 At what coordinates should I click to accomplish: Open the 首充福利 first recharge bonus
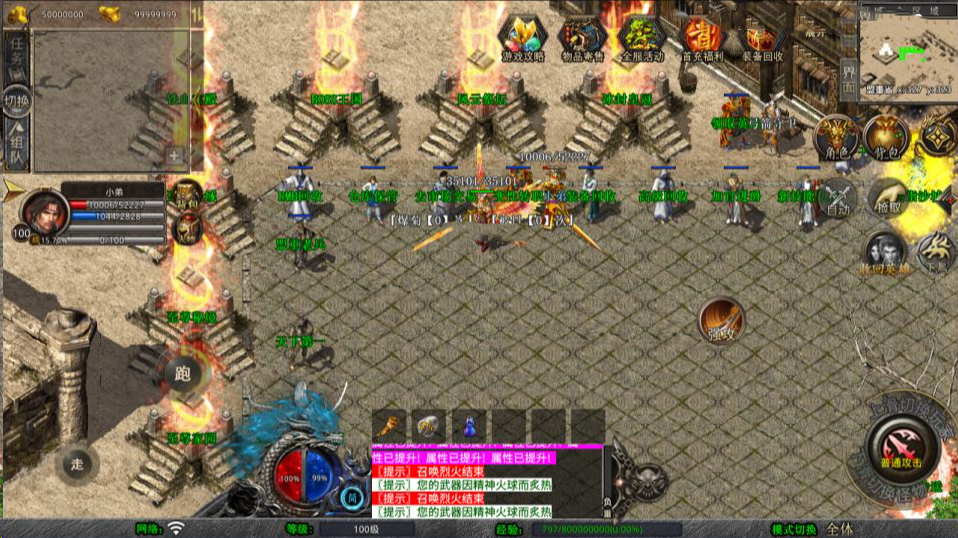tap(701, 39)
